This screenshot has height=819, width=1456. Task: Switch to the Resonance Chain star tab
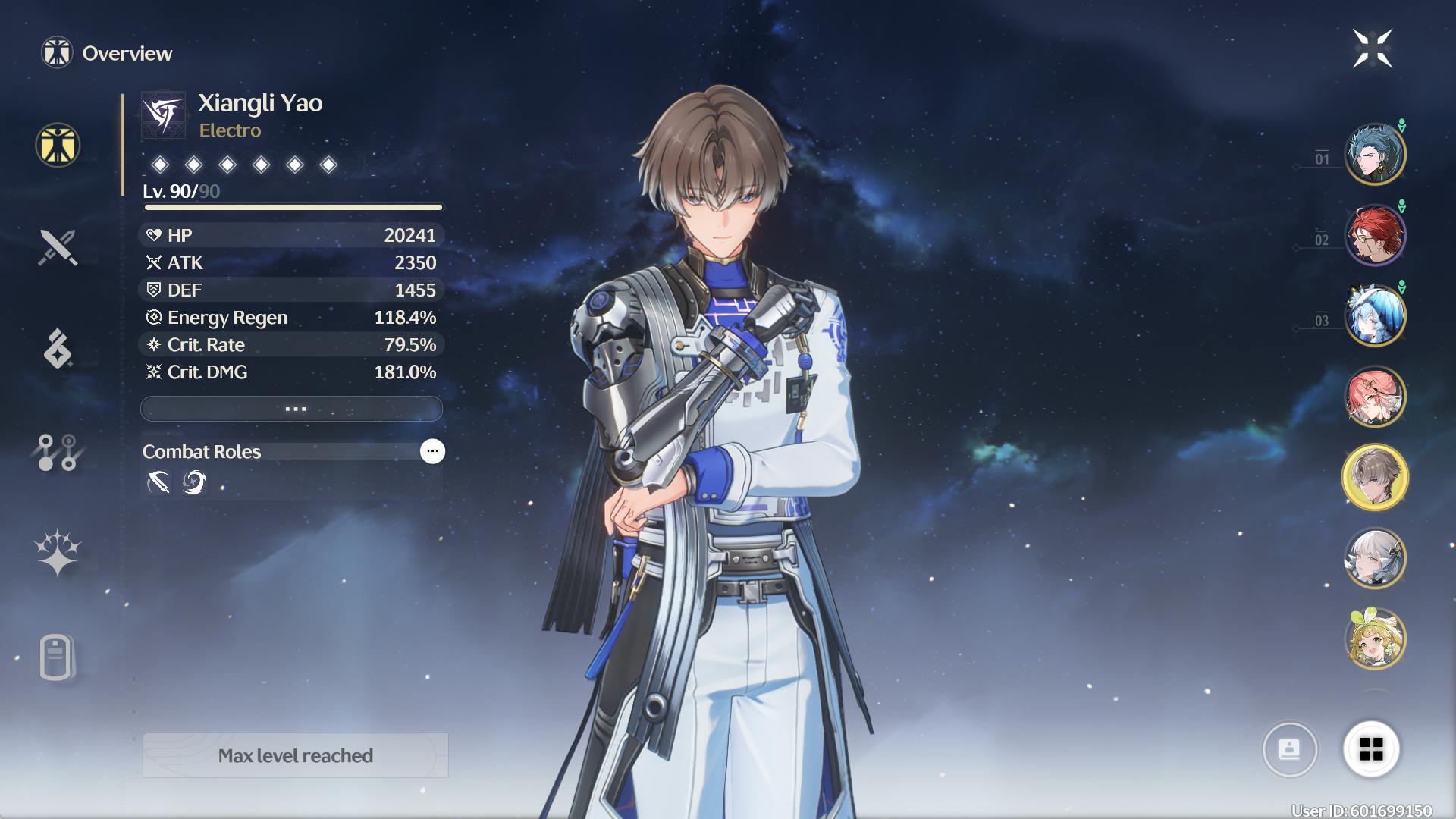point(58,553)
